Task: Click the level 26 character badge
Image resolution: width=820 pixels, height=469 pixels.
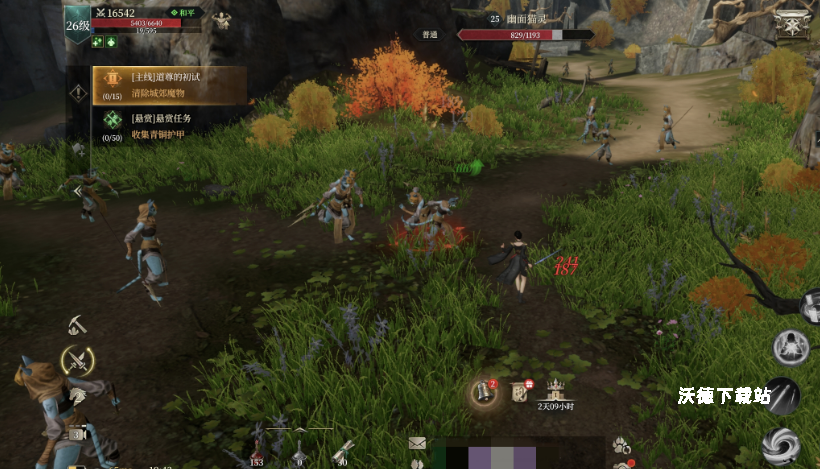Action: click(x=77, y=25)
